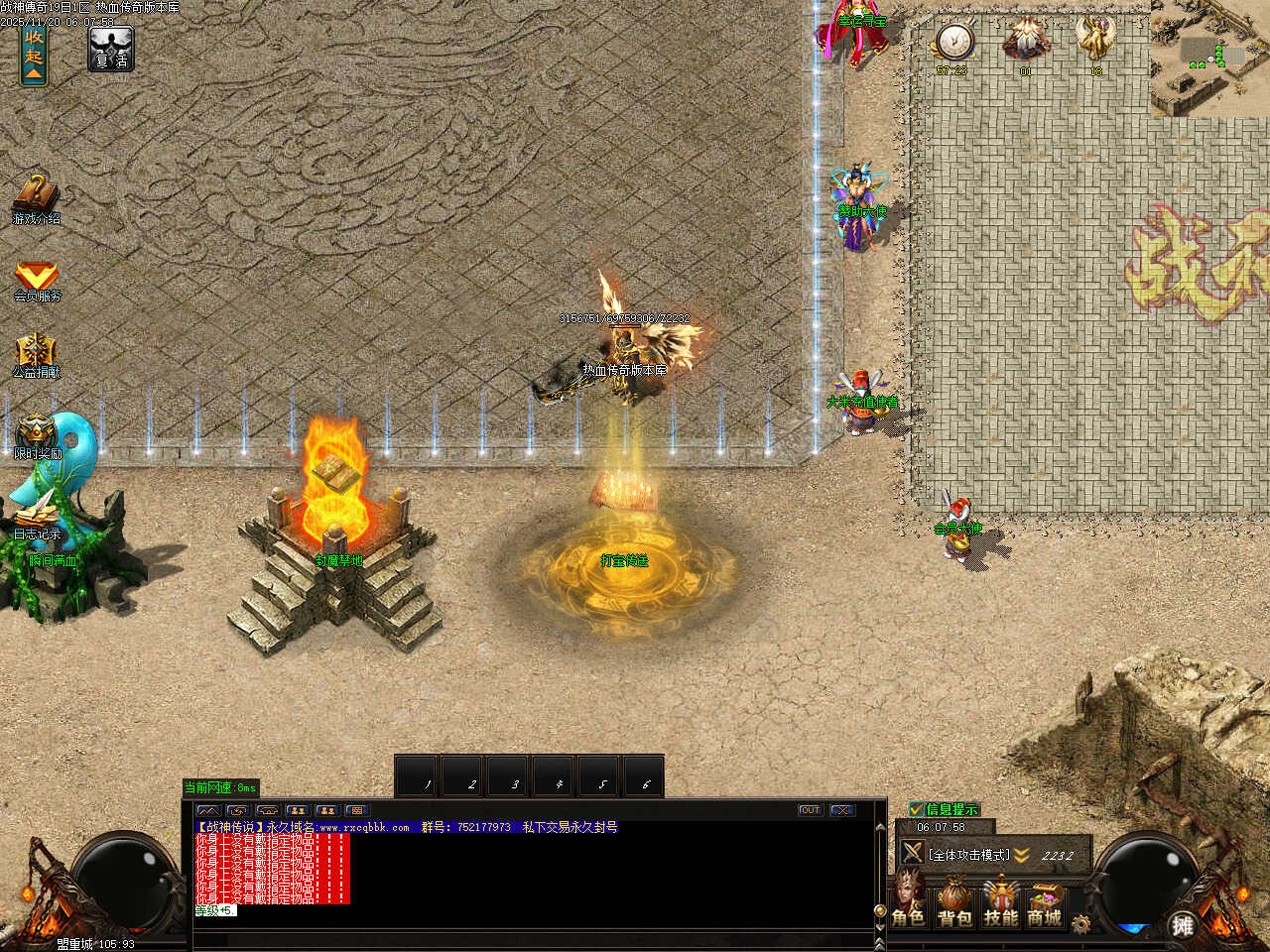Image resolution: width=1270 pixels, height=952 pixels.
Task: Close the chat panel with X
Action: [841, 810]
